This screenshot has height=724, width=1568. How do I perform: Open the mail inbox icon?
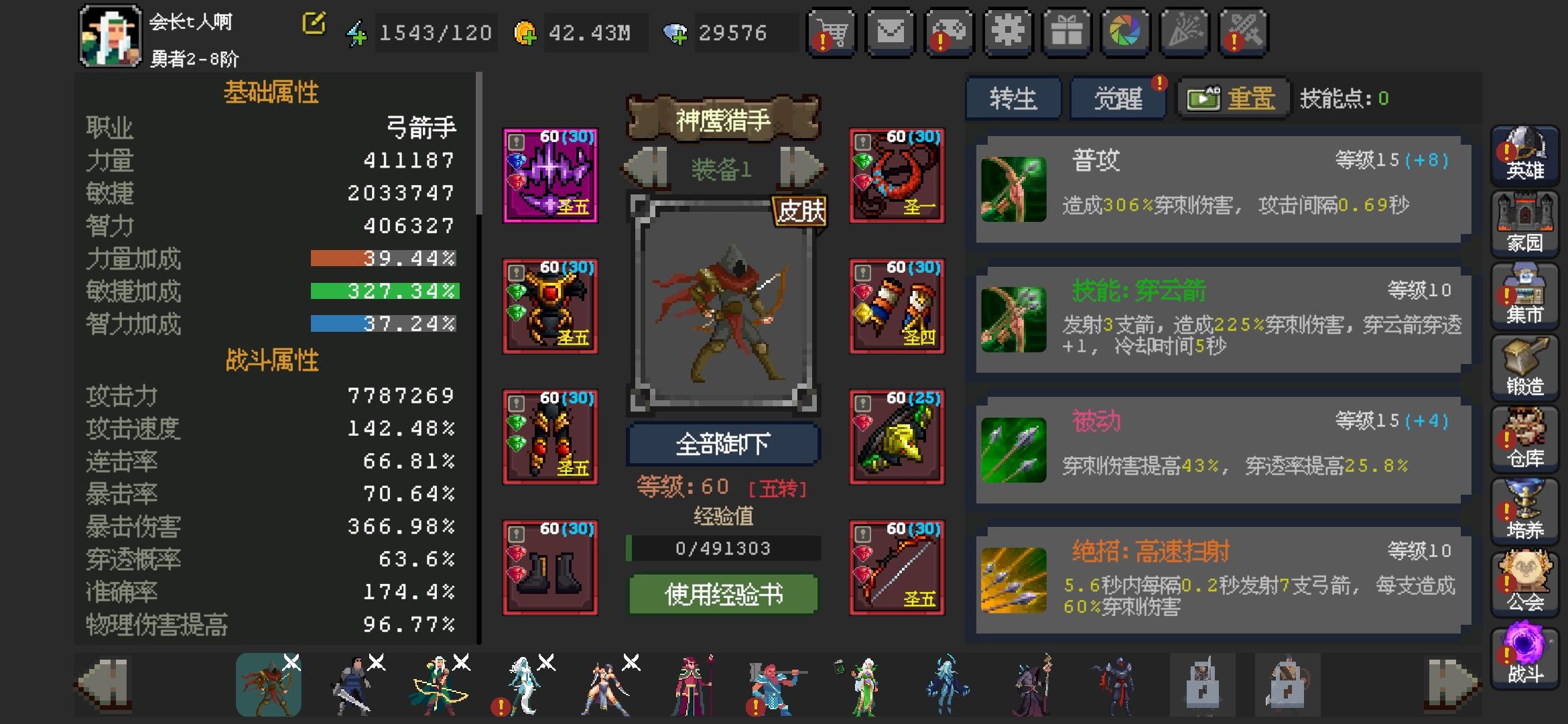pos(889,32)
